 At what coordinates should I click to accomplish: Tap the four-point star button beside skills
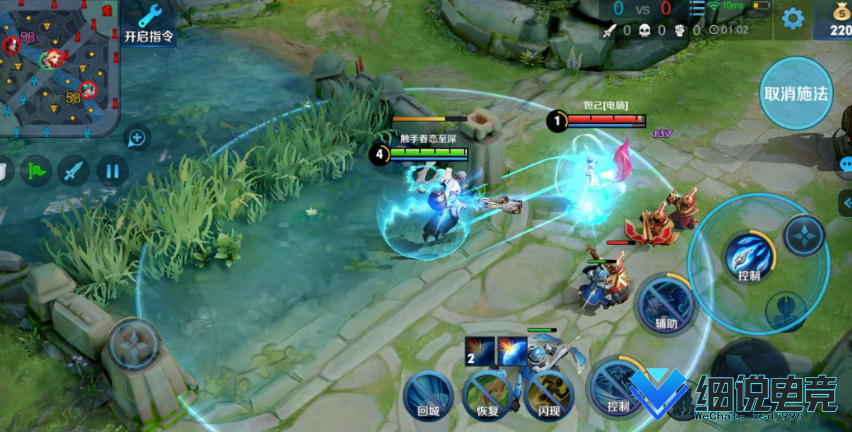coord(804,236)
